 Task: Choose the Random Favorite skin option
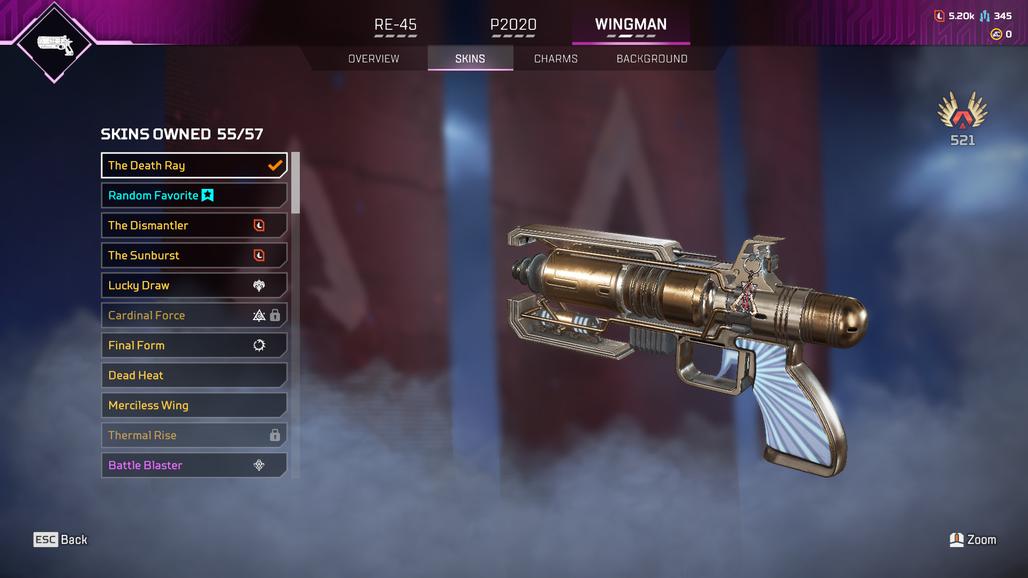coord(194,196)
